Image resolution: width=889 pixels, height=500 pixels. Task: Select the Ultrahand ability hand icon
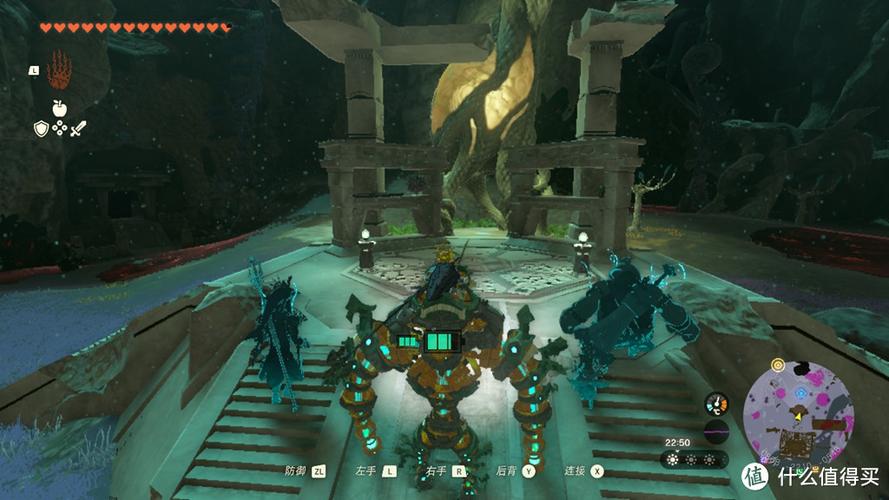click(x=59, y=70)
